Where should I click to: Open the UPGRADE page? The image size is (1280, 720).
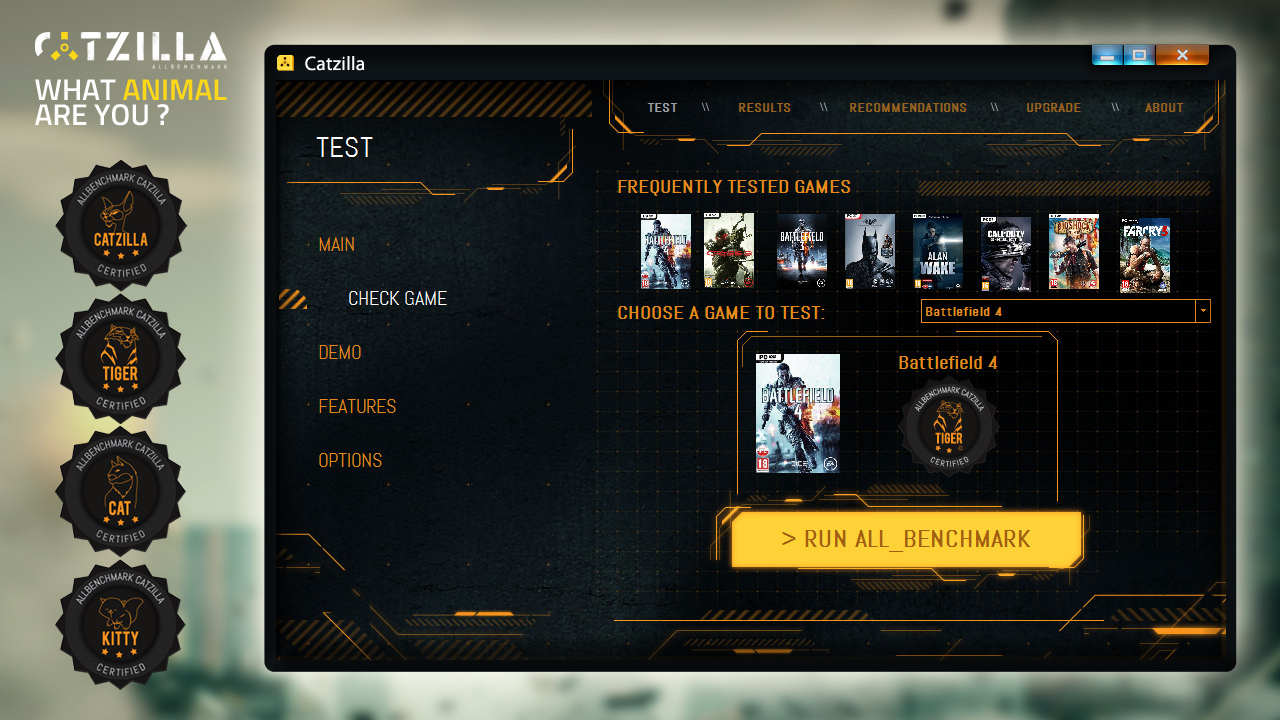pos(1053,107)
